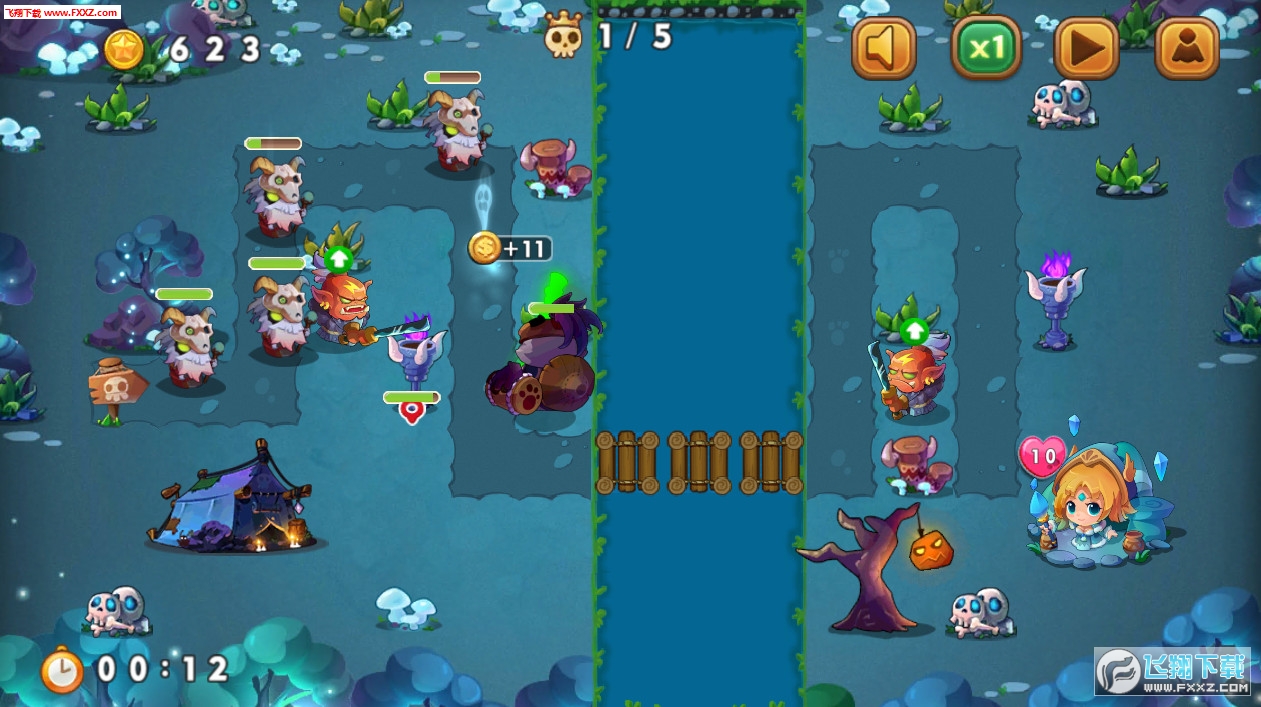1261x707 pixels.
Task: Tap the upgrade arrow on the goblin tower beside the goat enemies
Action: (x=339, y=259)
